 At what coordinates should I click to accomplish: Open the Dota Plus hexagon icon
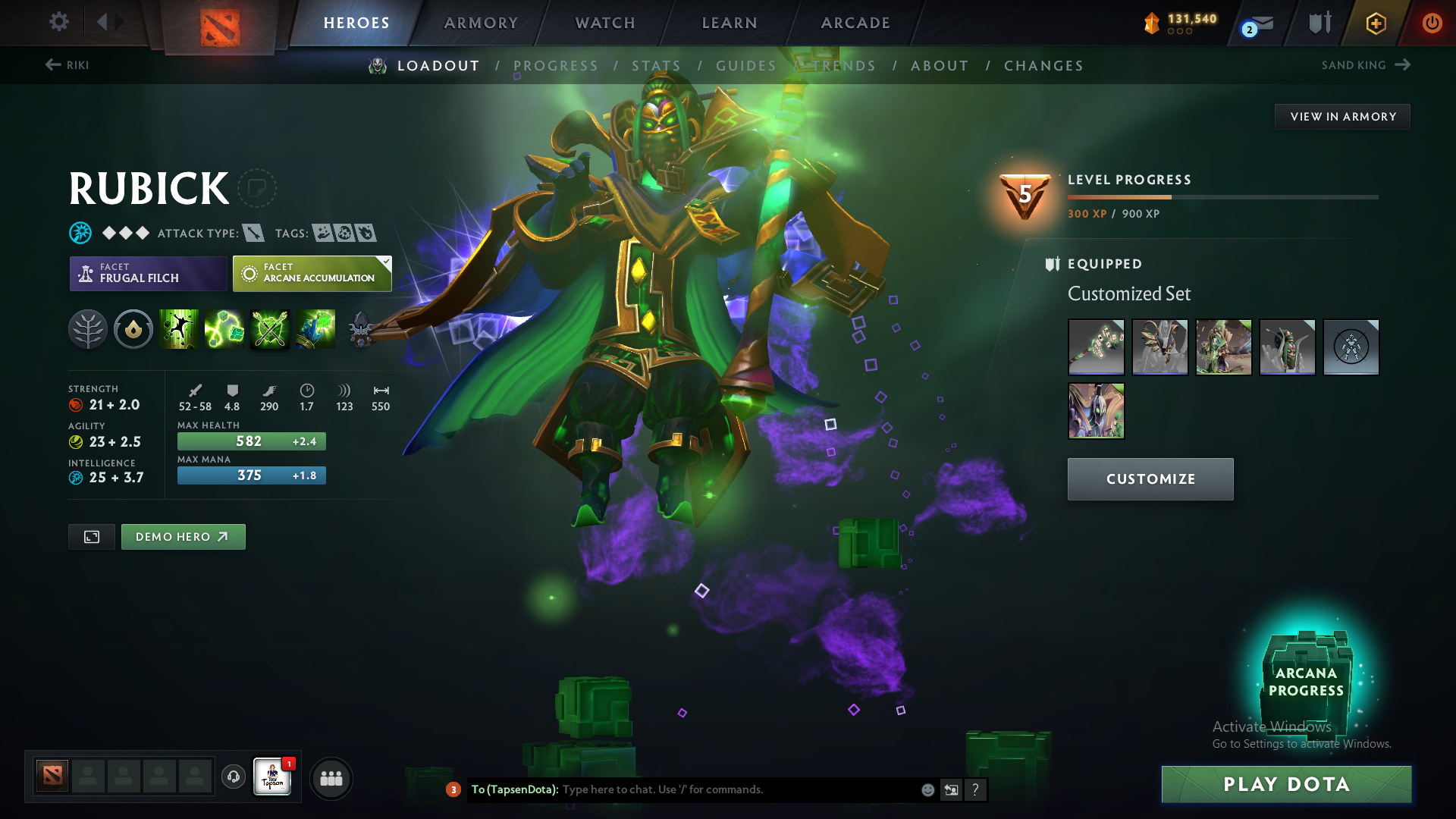(x=1376, y=23)
